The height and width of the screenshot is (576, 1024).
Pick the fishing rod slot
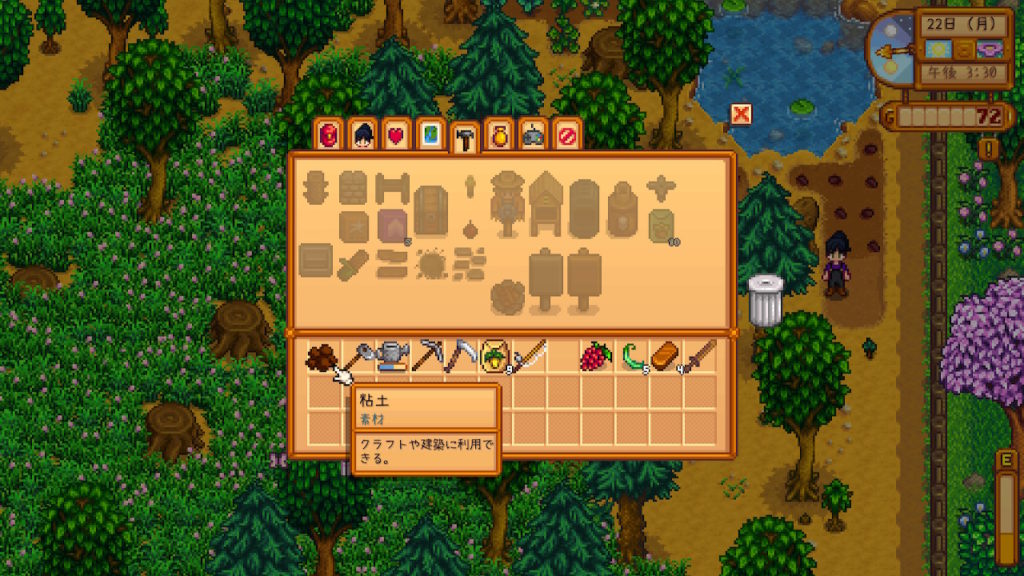coord(529,357)
